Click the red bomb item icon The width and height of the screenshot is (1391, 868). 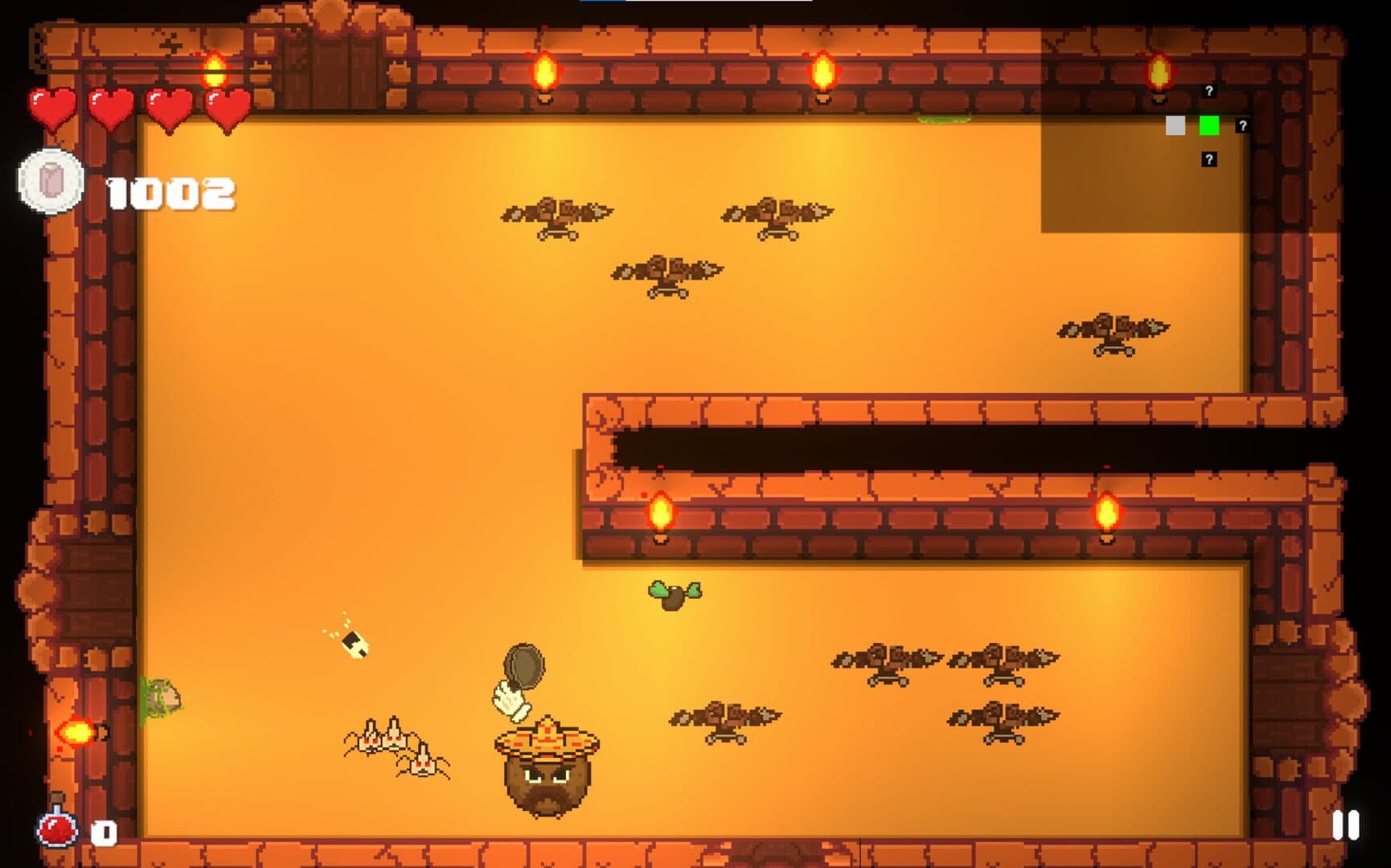[58, 827]
